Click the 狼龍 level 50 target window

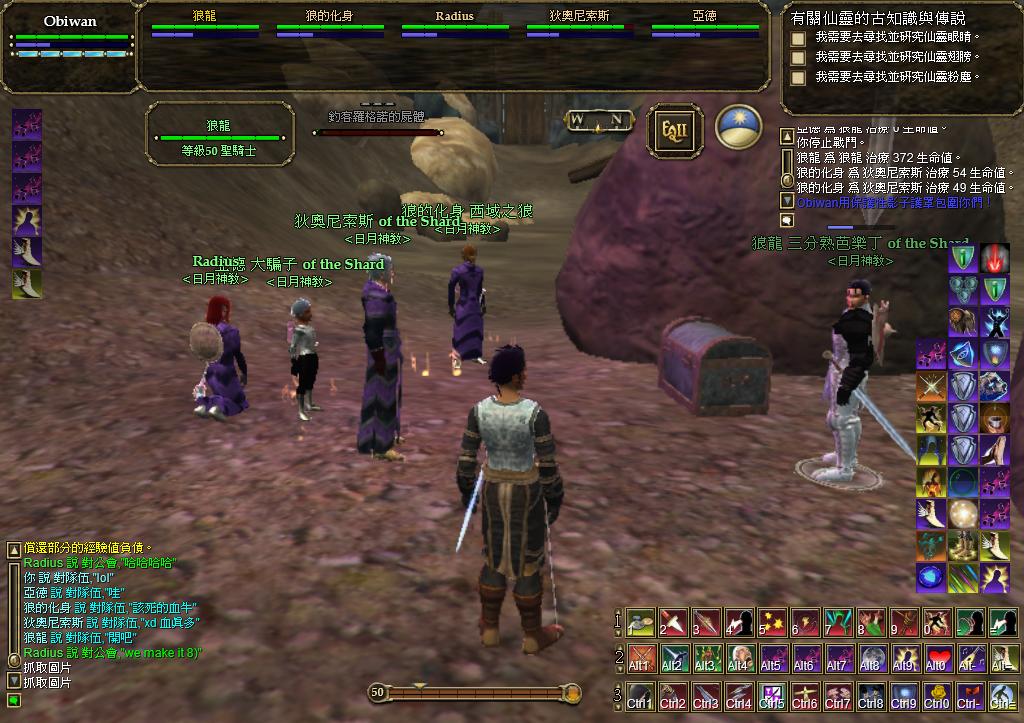pyautogui.click(x=219, y=137)
